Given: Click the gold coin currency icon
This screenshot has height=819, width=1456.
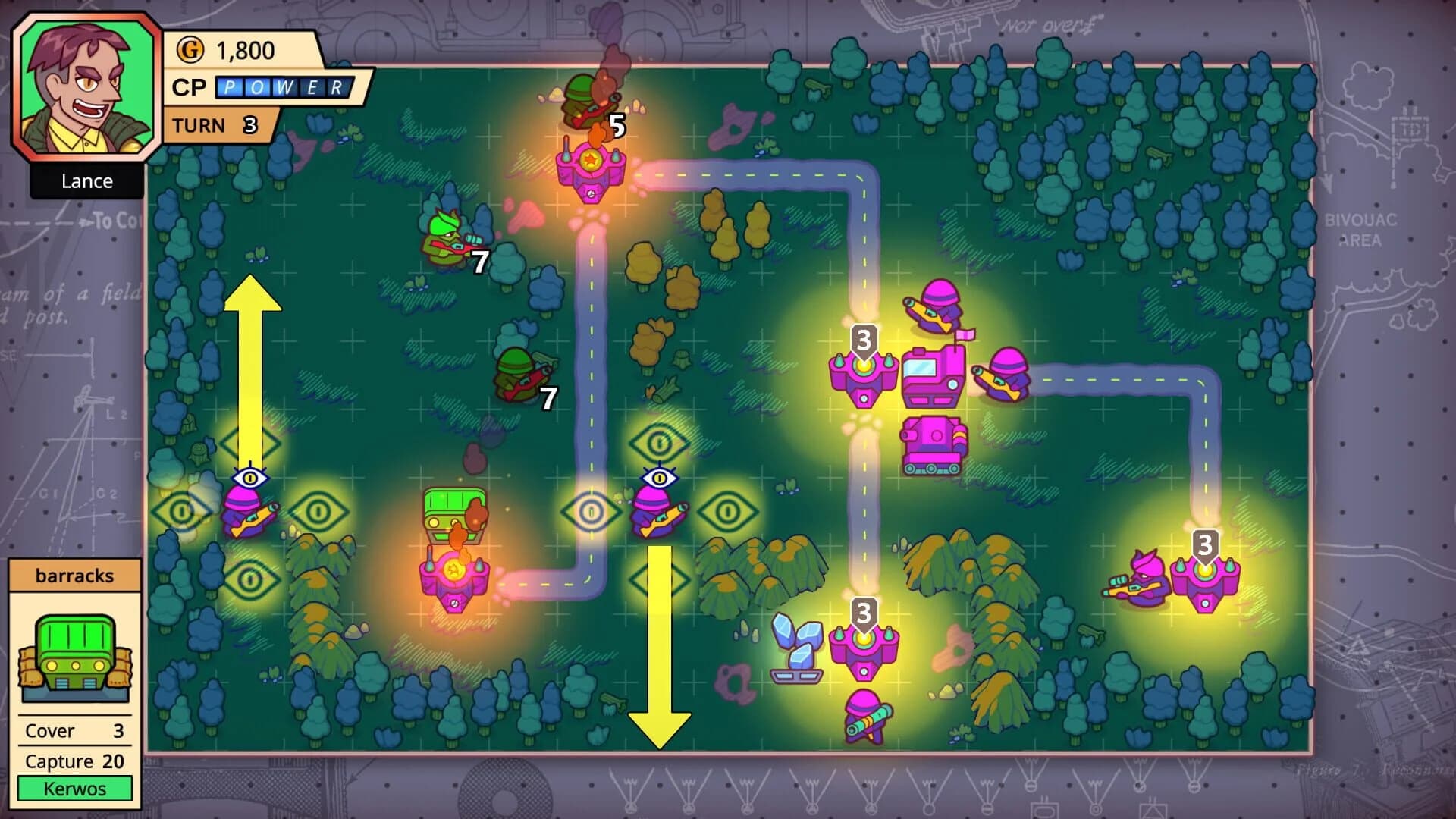Looking at the screenshot, I should tap(192, 52).
